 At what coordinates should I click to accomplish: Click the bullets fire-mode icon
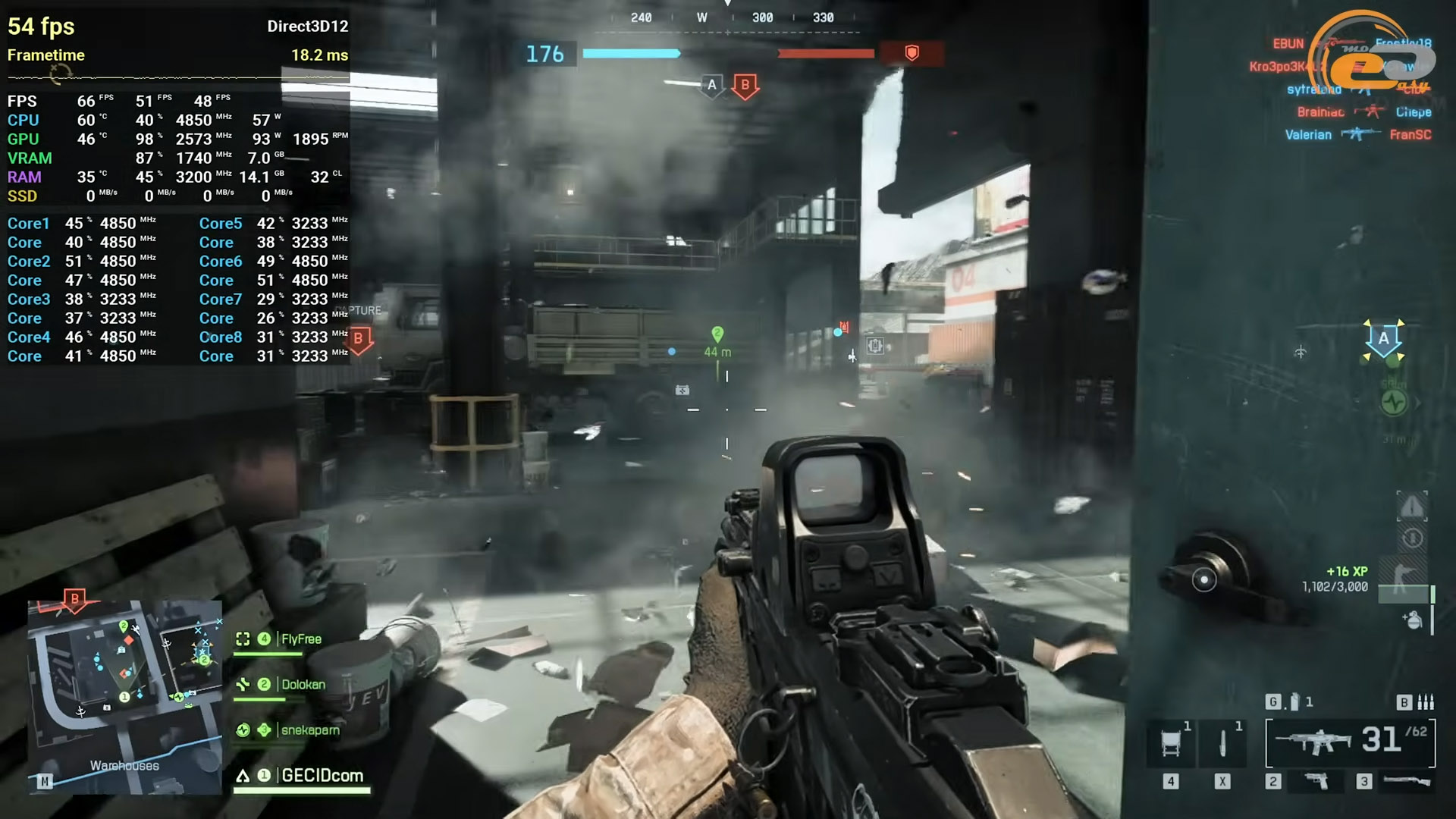pyautogui.click(x=1426, y=702)
